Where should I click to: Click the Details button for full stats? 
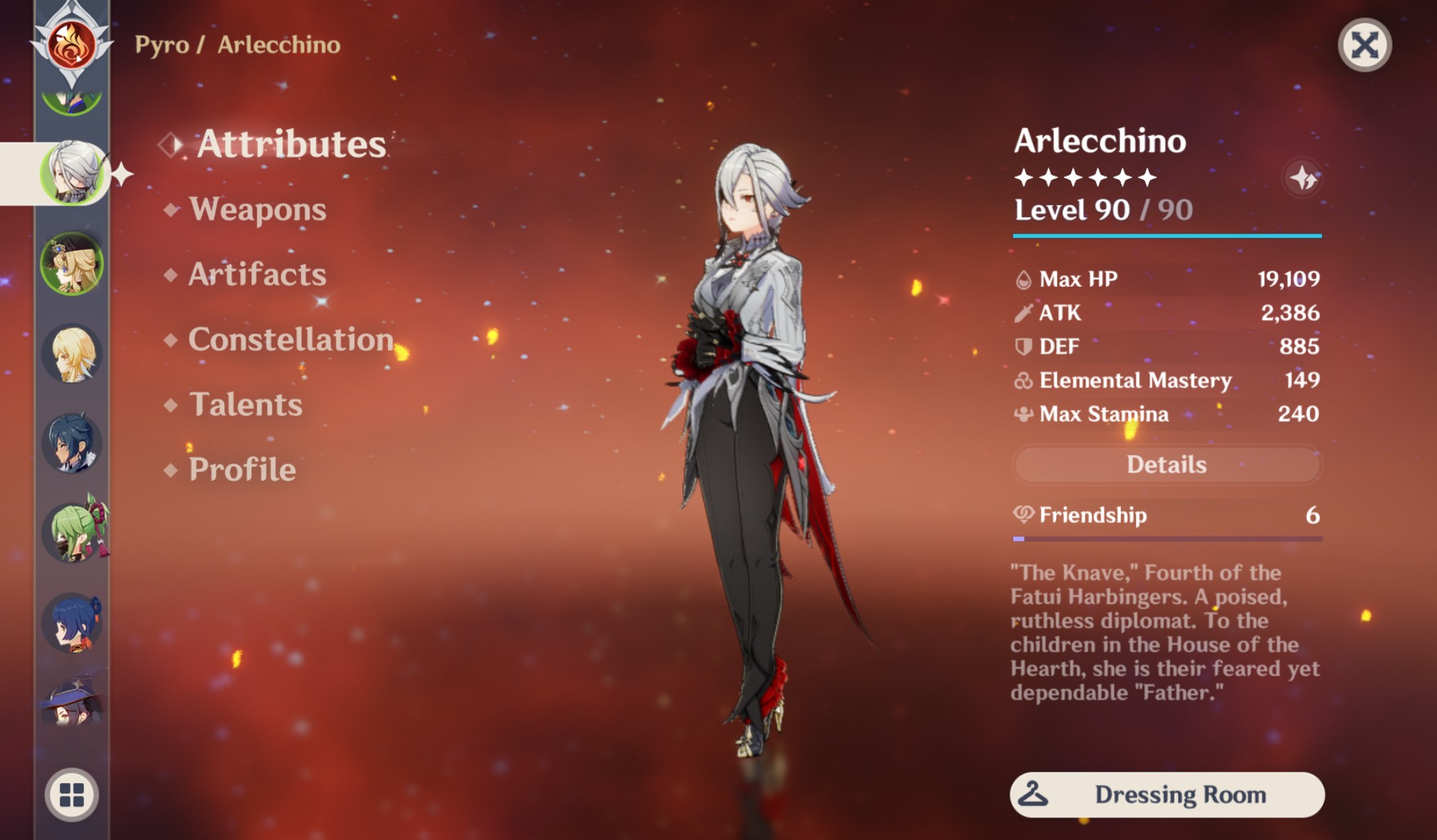1167,465
